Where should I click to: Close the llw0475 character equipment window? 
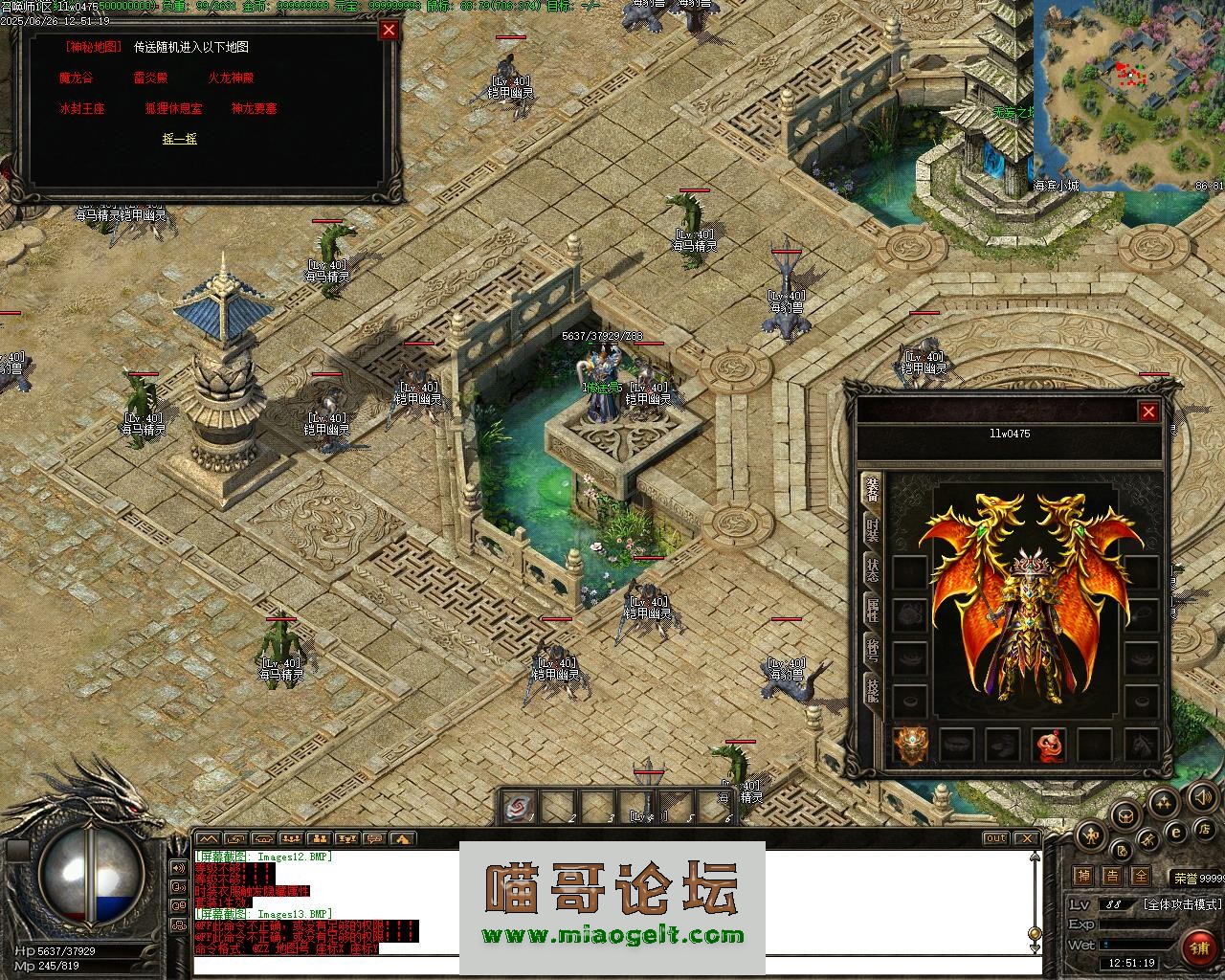(x=1148, y=412)
